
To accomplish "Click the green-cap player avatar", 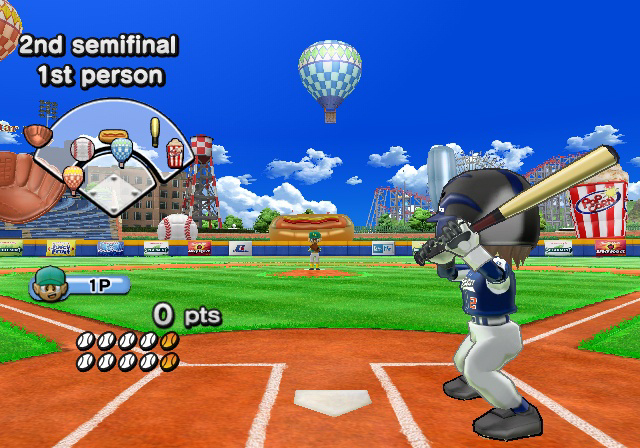I will [45, 284].
